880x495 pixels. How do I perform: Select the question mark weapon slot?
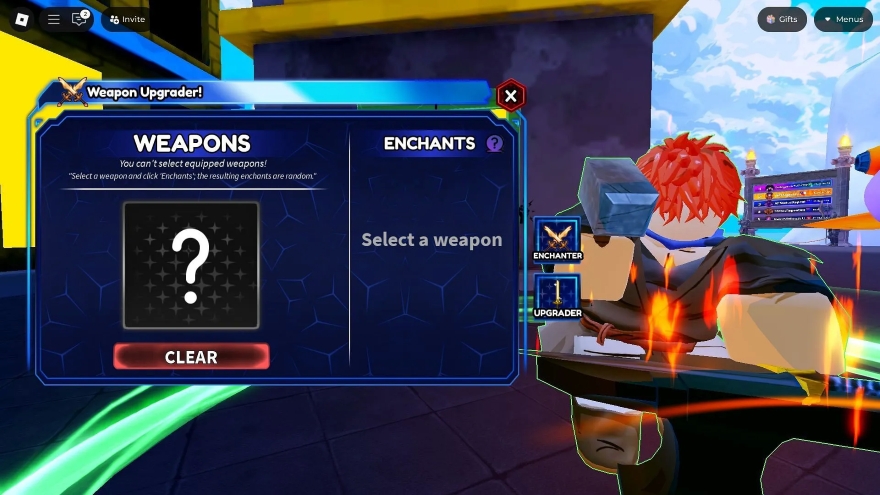pos(191,265)
